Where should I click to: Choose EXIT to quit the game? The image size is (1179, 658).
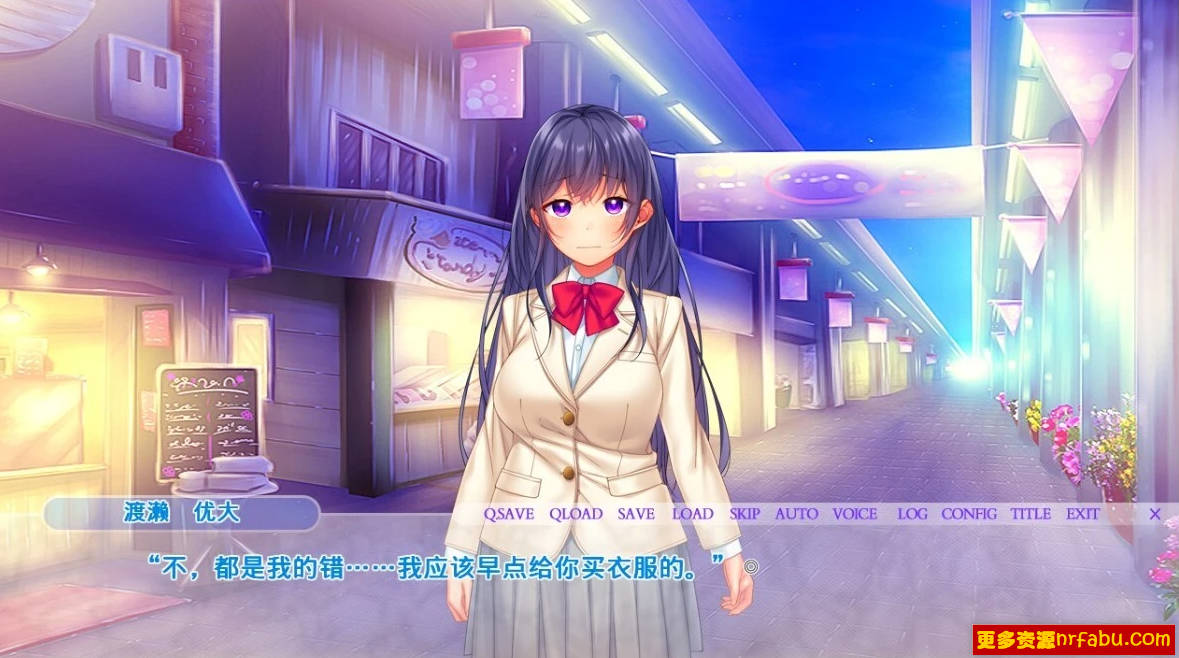tap(1083, 514)
